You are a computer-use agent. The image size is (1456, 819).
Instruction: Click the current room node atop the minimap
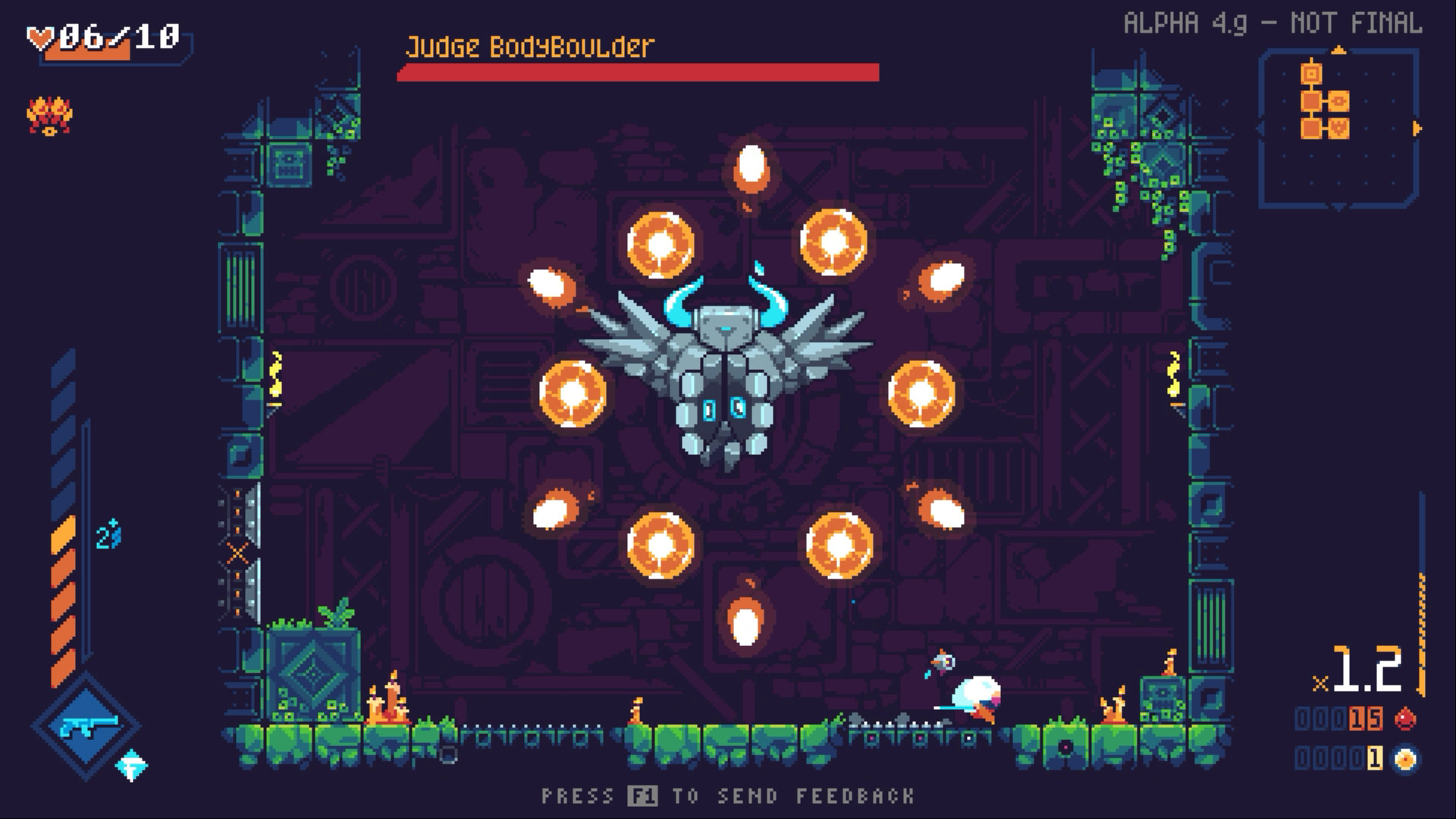[x=1311, y=74]
